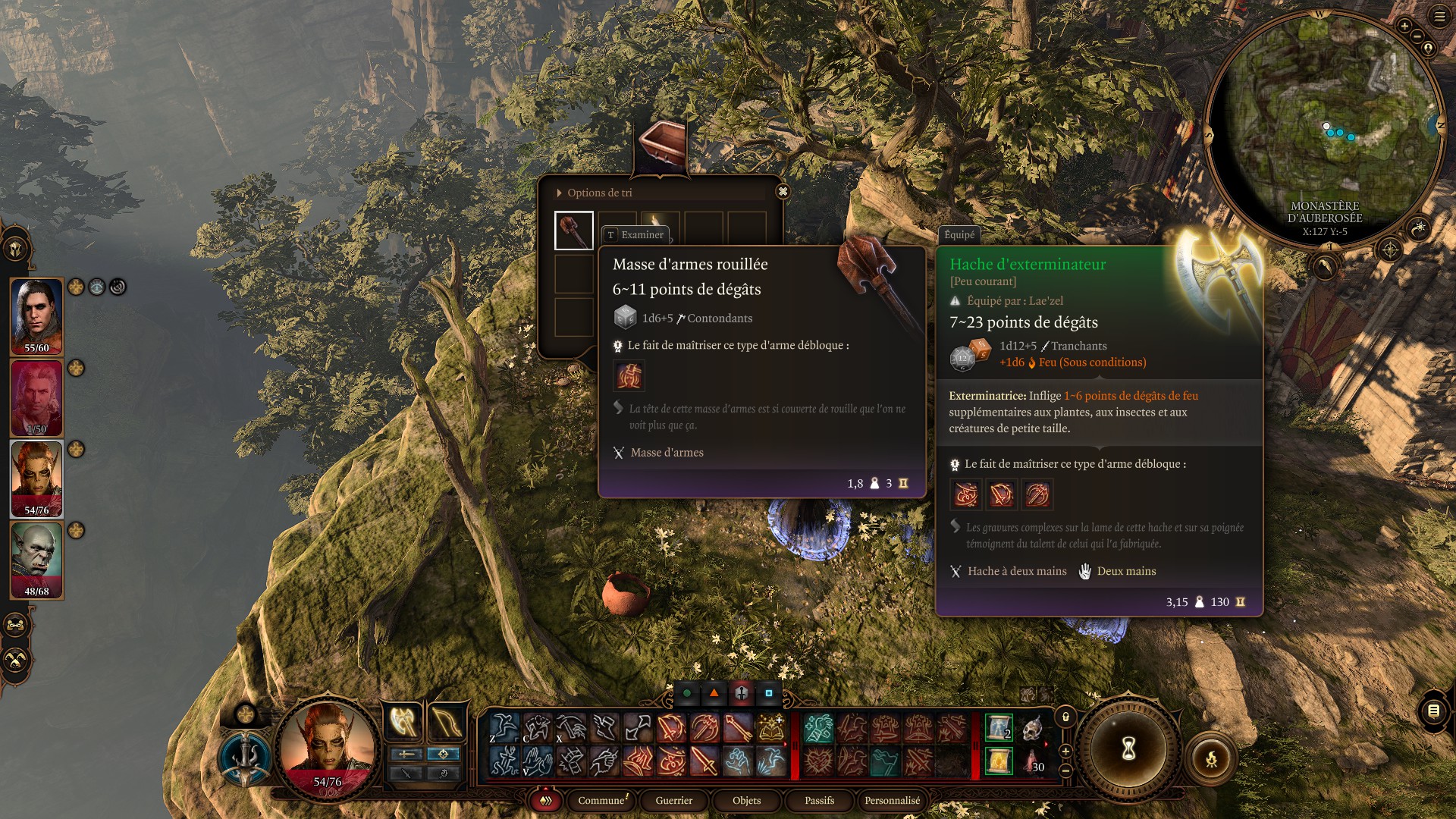Open the campfire rest button
Viewport: 1456px width, 819px height.
pos(1211,758)
